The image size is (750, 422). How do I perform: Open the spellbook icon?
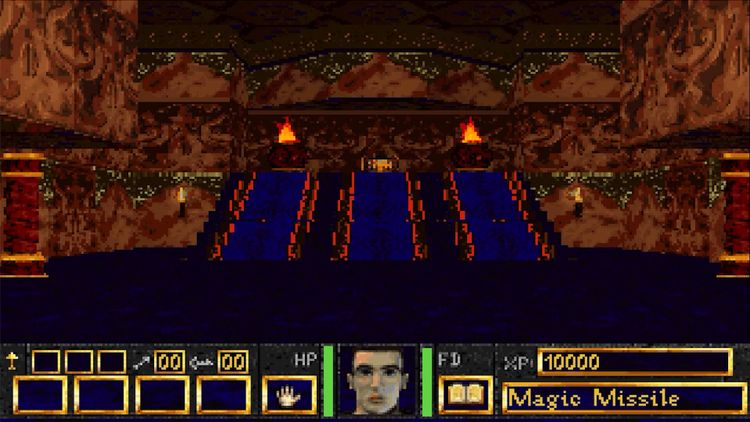[x=465, y=395]
